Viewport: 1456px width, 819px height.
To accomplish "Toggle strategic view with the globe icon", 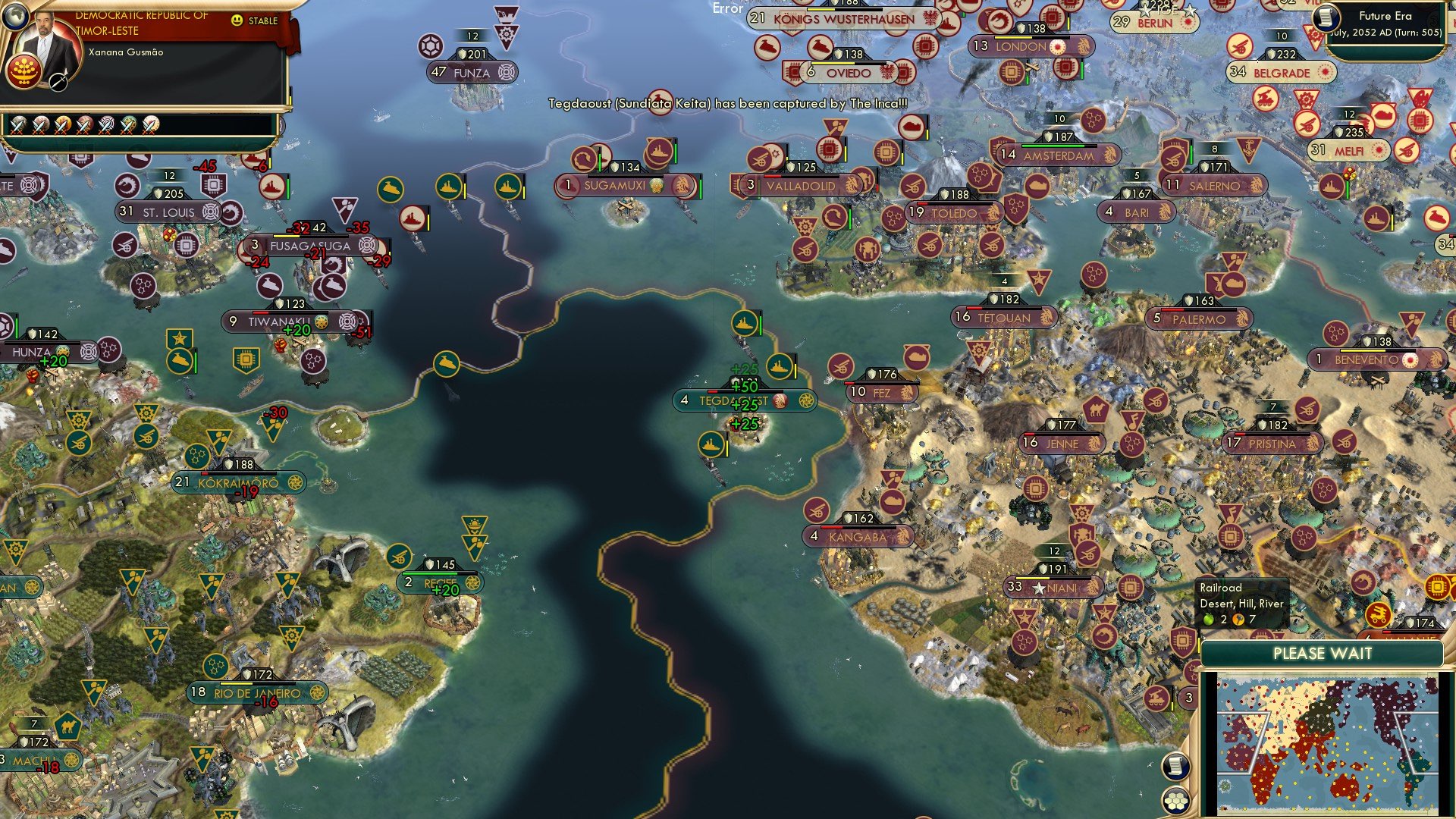I will click(x=16, y=16).
